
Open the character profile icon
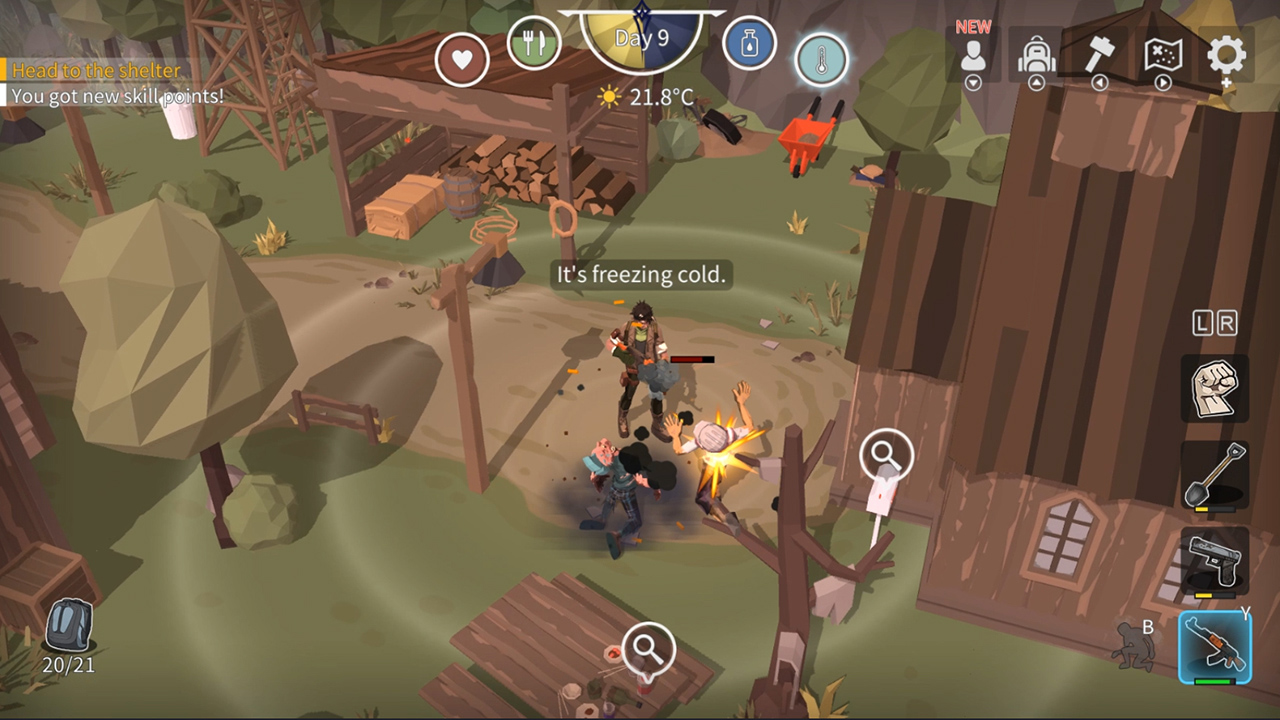[x=971, y=57]
